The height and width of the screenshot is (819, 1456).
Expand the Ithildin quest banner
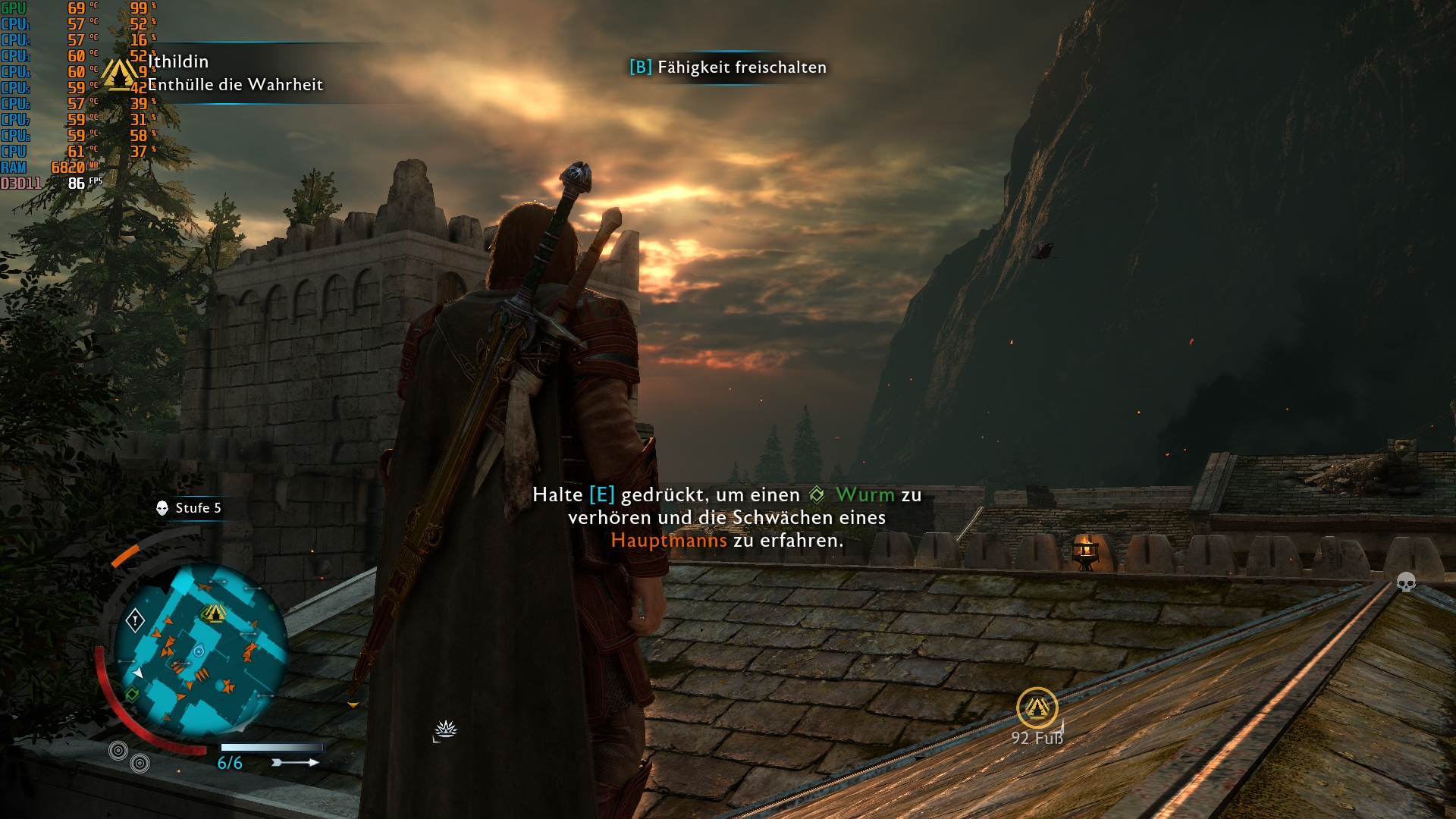tap(179, 62)
